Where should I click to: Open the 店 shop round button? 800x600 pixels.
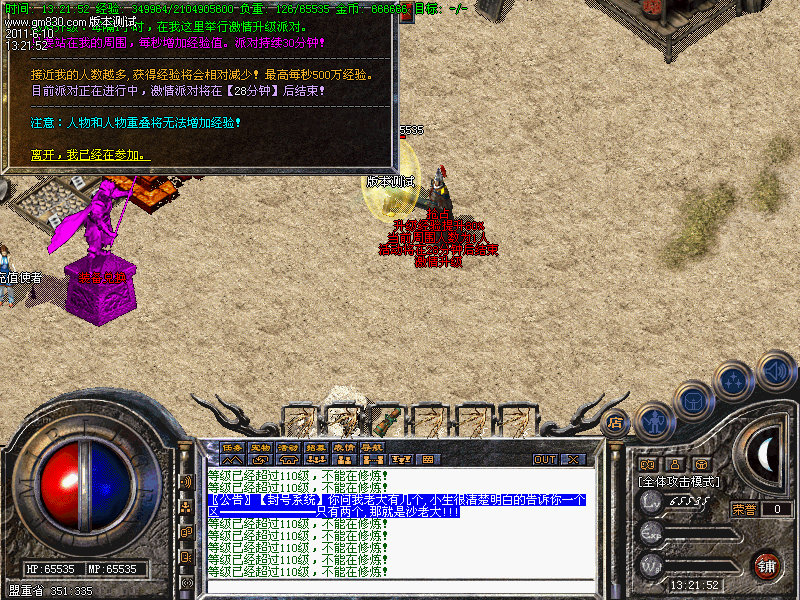615,422
